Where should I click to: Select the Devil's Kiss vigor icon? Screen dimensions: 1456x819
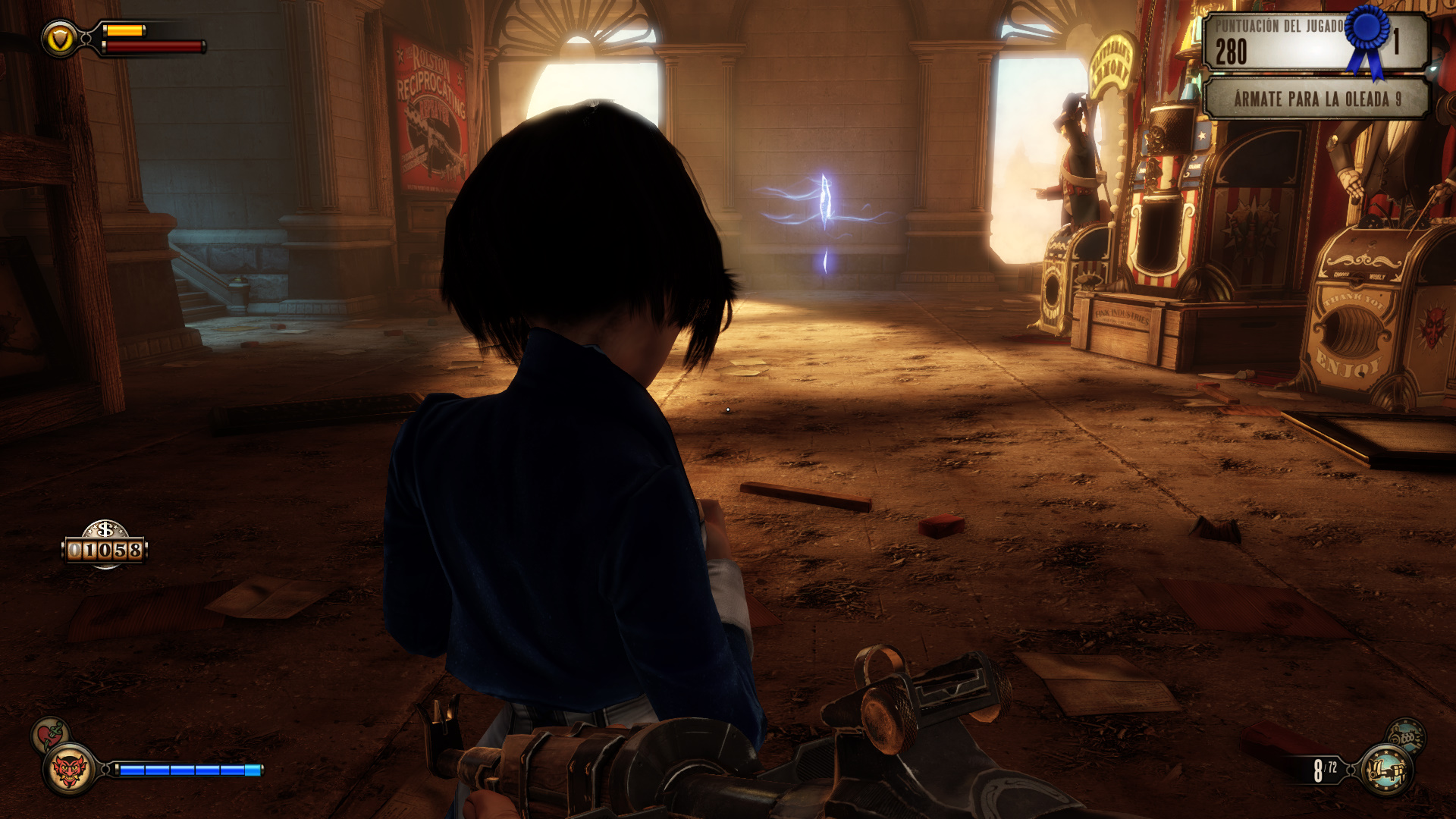69,770
